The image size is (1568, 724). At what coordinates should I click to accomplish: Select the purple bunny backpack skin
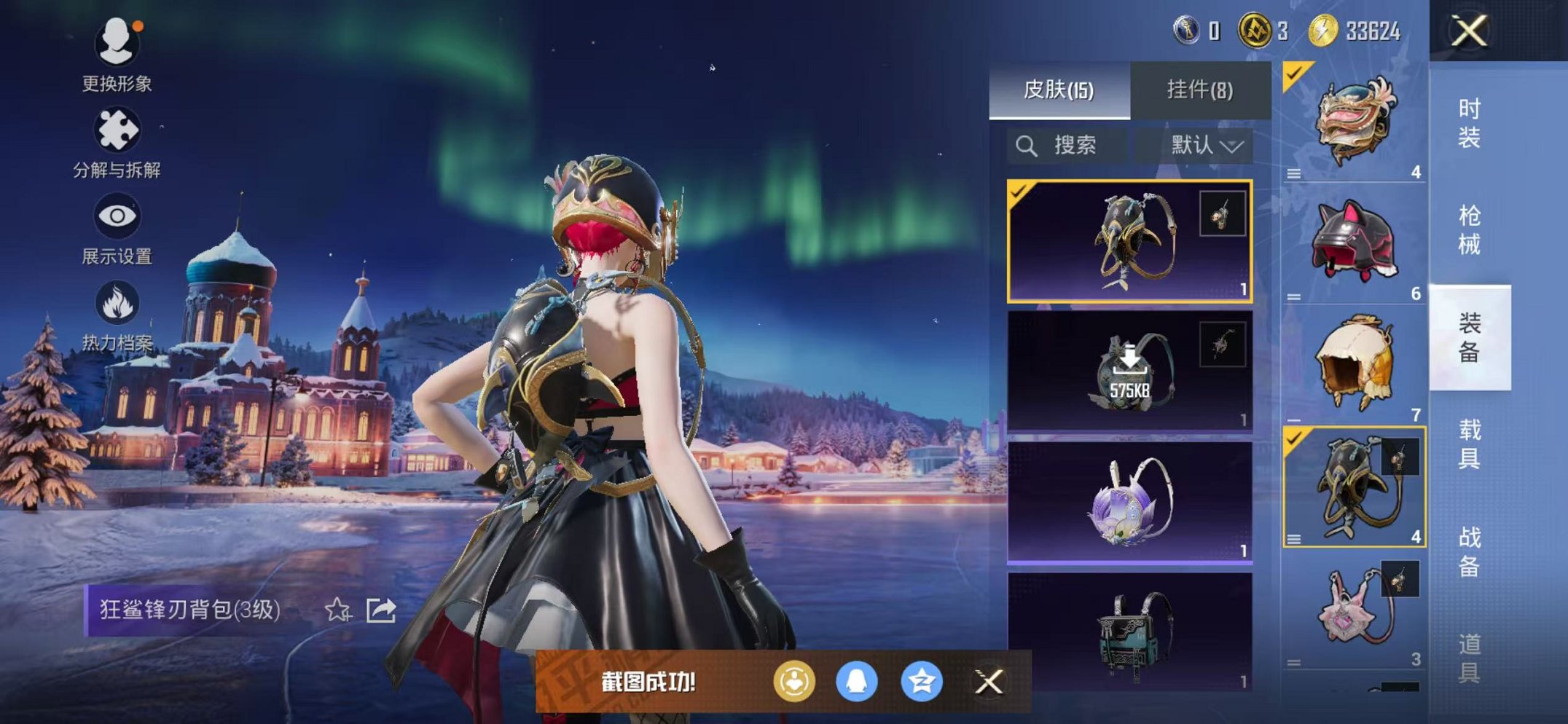click(x=1129, y=502)
